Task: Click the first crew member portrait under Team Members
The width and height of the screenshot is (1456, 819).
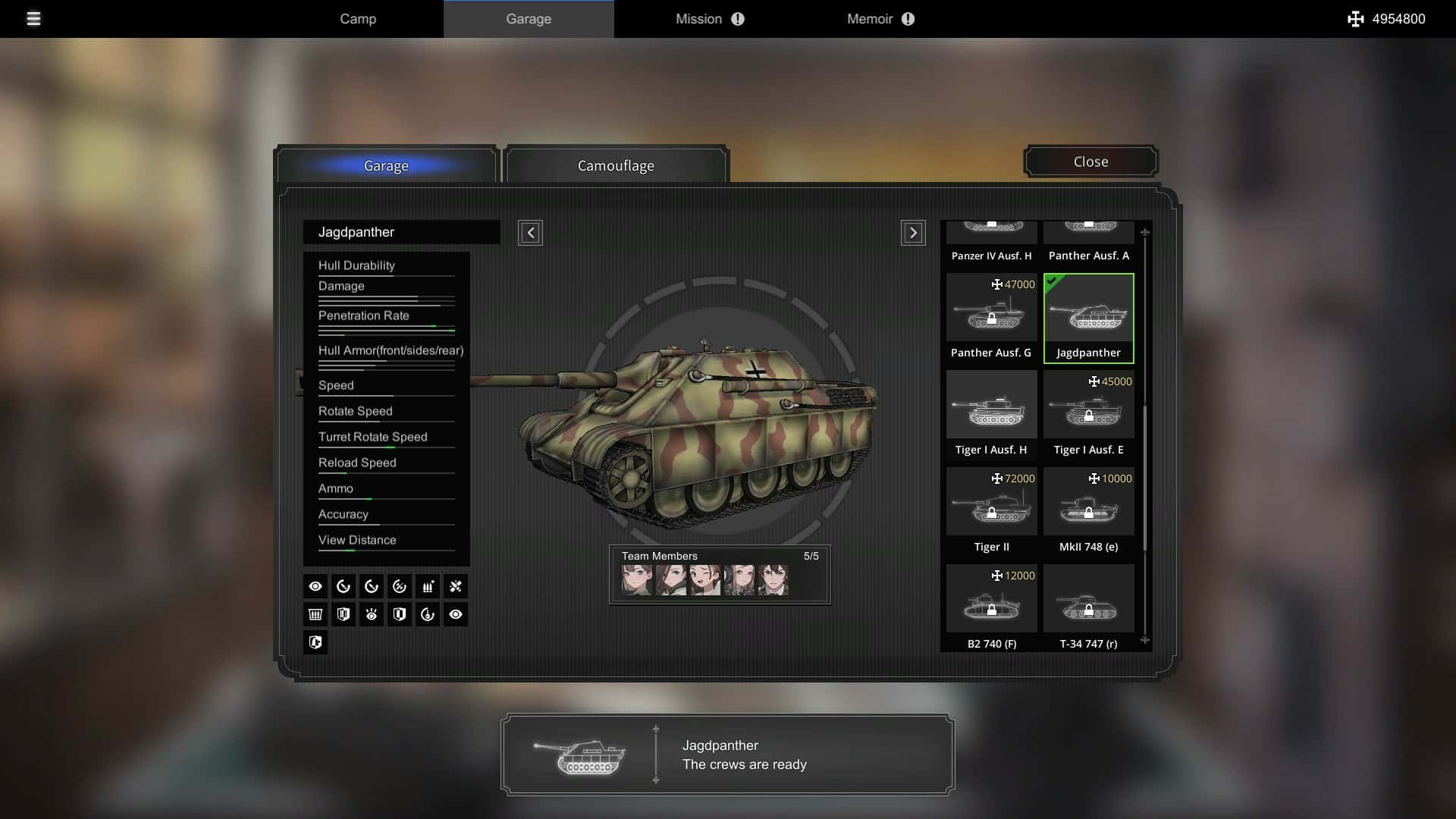Action: pos(638,579)
